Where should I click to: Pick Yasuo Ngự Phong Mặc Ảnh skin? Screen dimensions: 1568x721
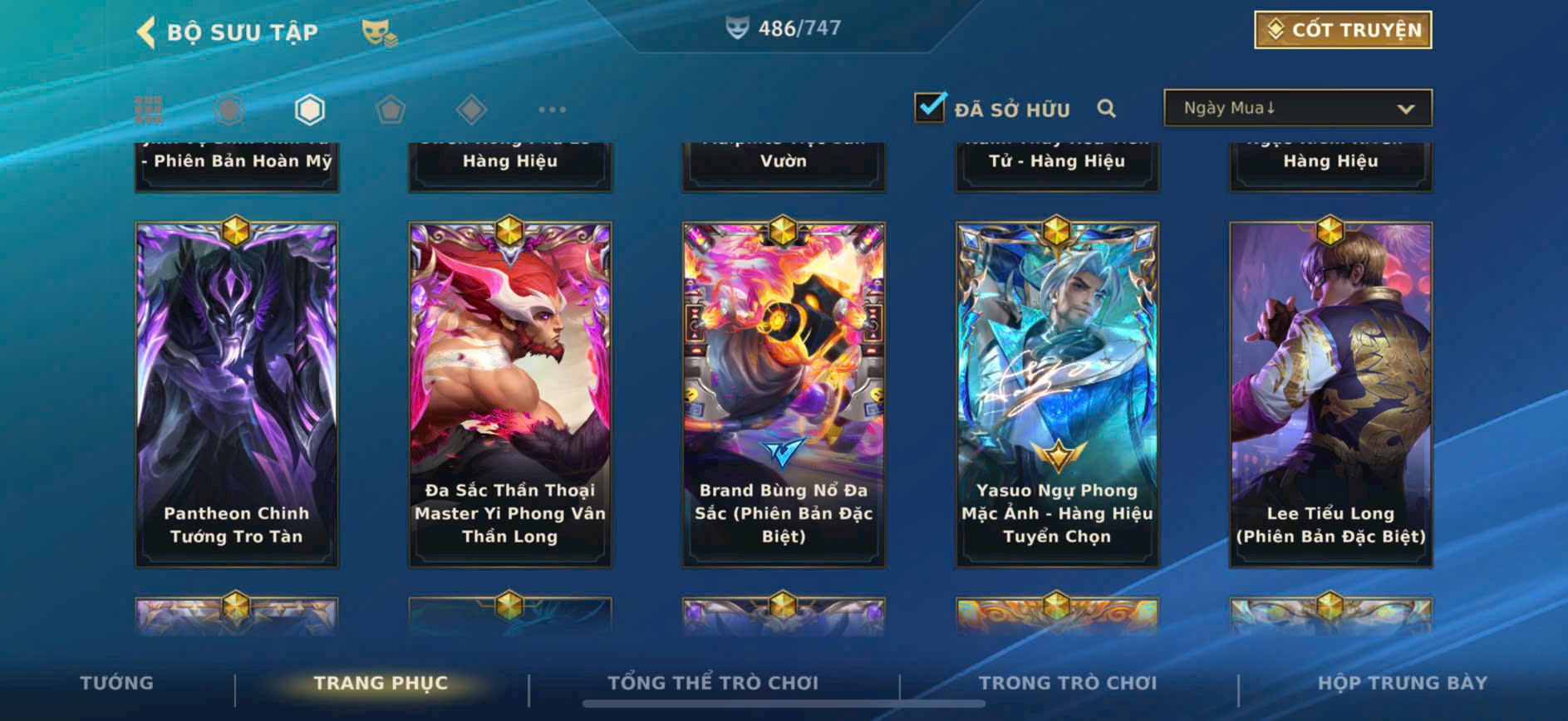(x=1057, y=394)
